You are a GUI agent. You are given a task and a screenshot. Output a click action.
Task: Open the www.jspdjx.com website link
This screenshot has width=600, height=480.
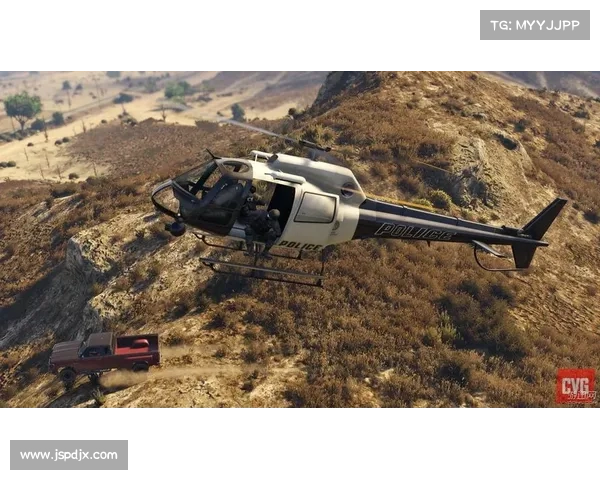click(68, 455)
